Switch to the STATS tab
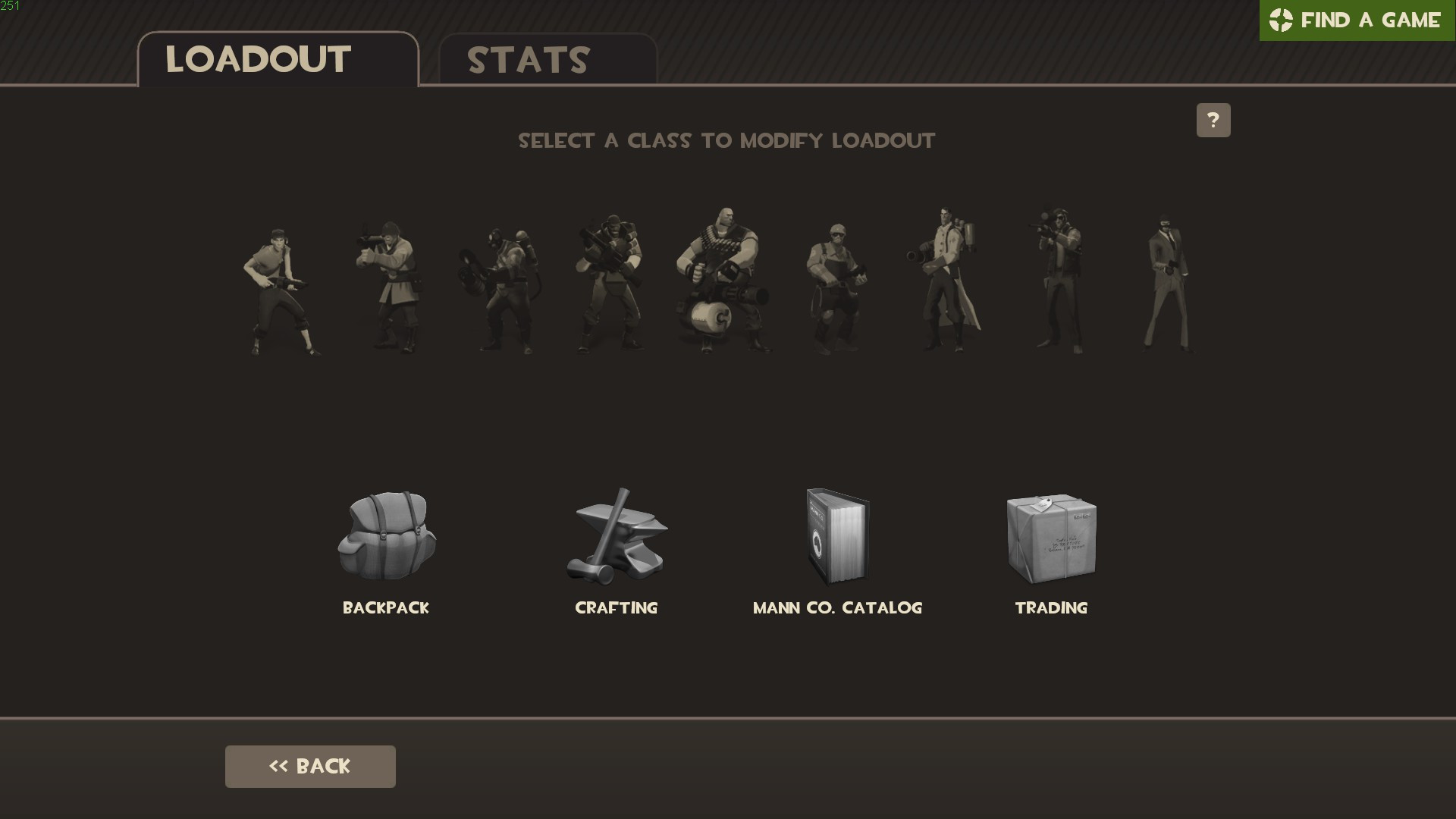 coord(528,61)
